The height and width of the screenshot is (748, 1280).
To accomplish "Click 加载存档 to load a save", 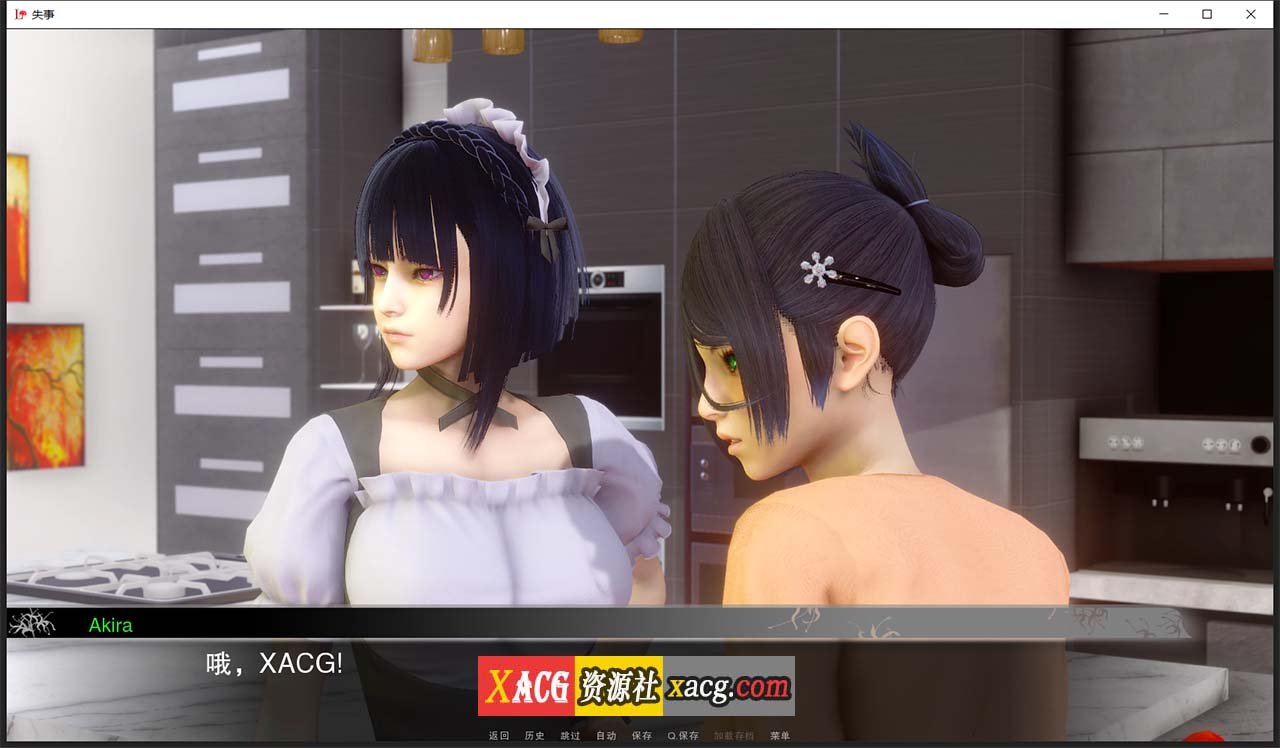I will click(733, 735).
